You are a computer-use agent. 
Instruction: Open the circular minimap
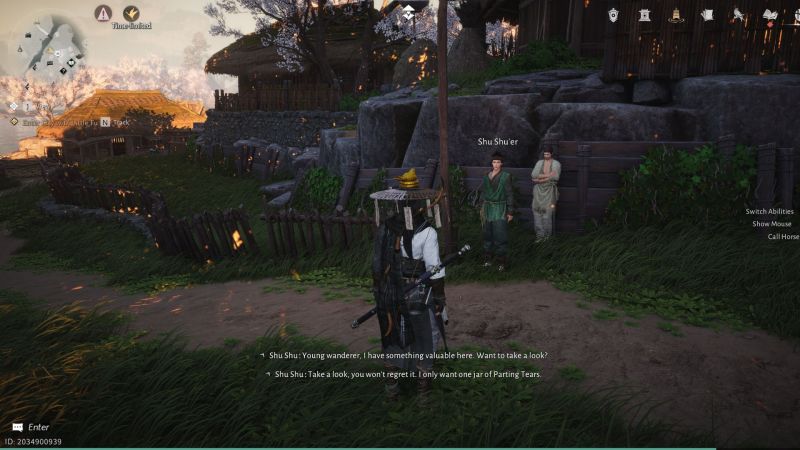52,47
